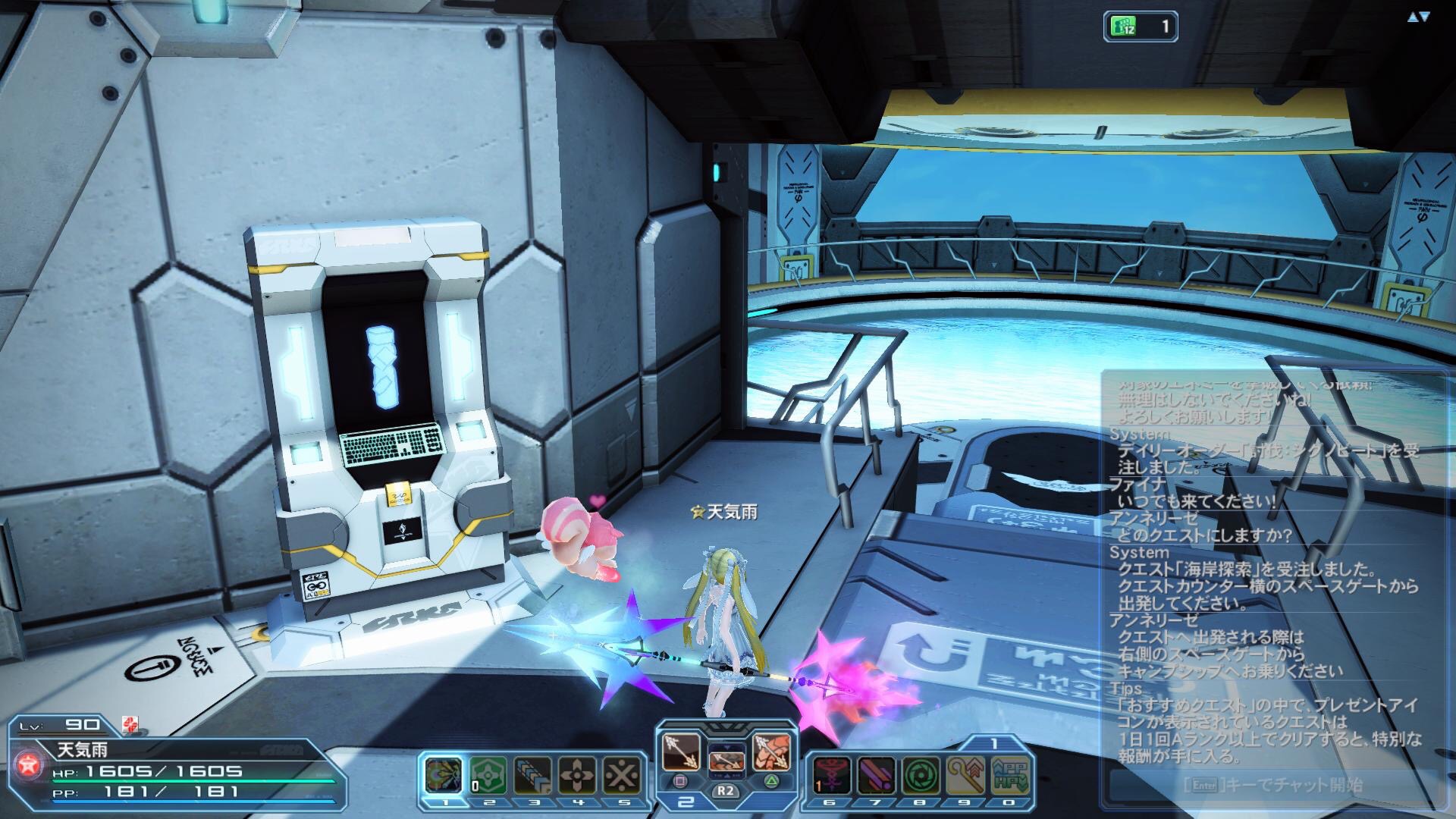Activate the purple slash skill in slot 7
The height and width of the screenshot is (819, 1456).
(876, 774)
